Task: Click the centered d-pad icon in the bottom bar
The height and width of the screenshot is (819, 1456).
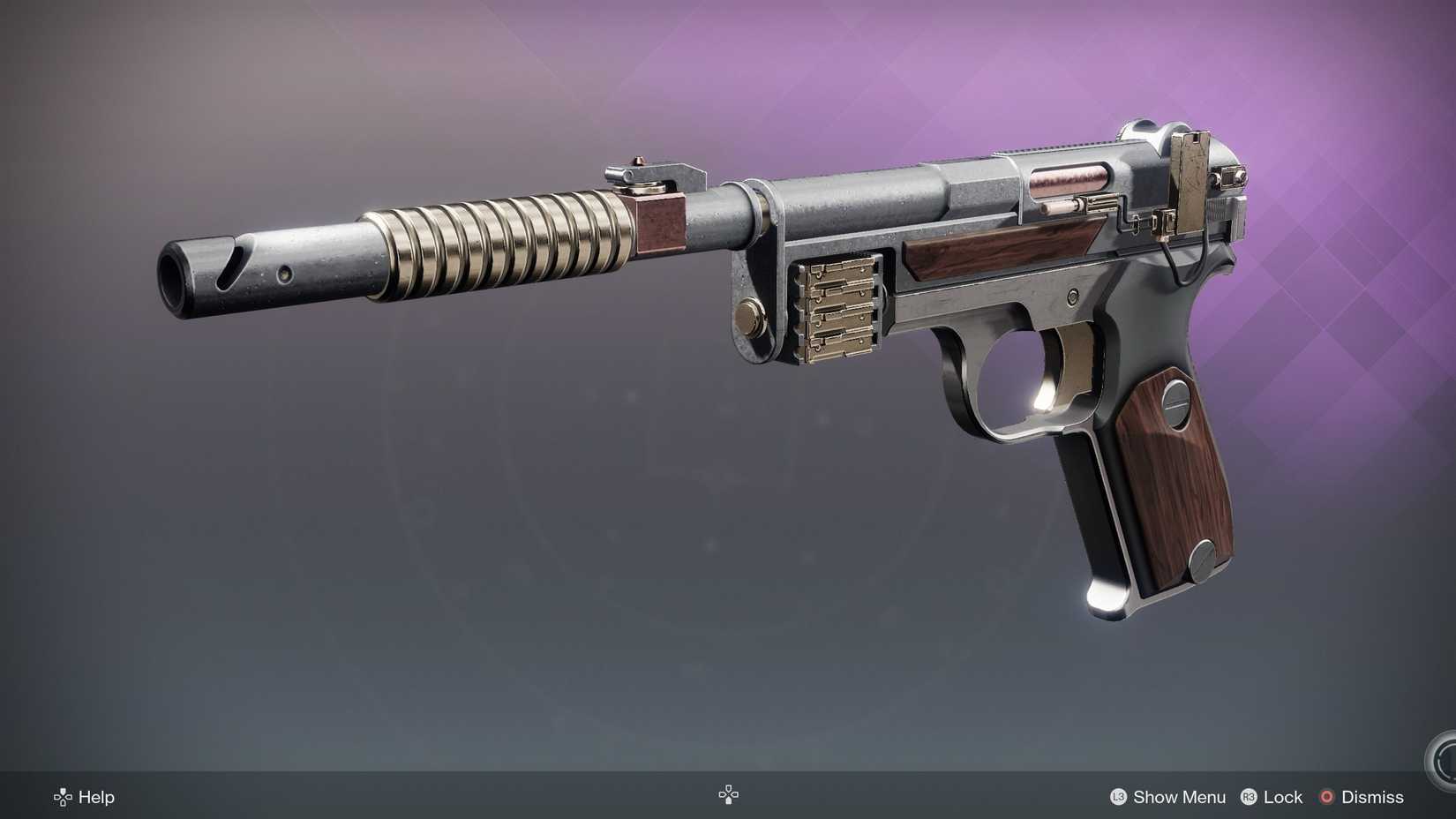Action: [x=728, y=794]
